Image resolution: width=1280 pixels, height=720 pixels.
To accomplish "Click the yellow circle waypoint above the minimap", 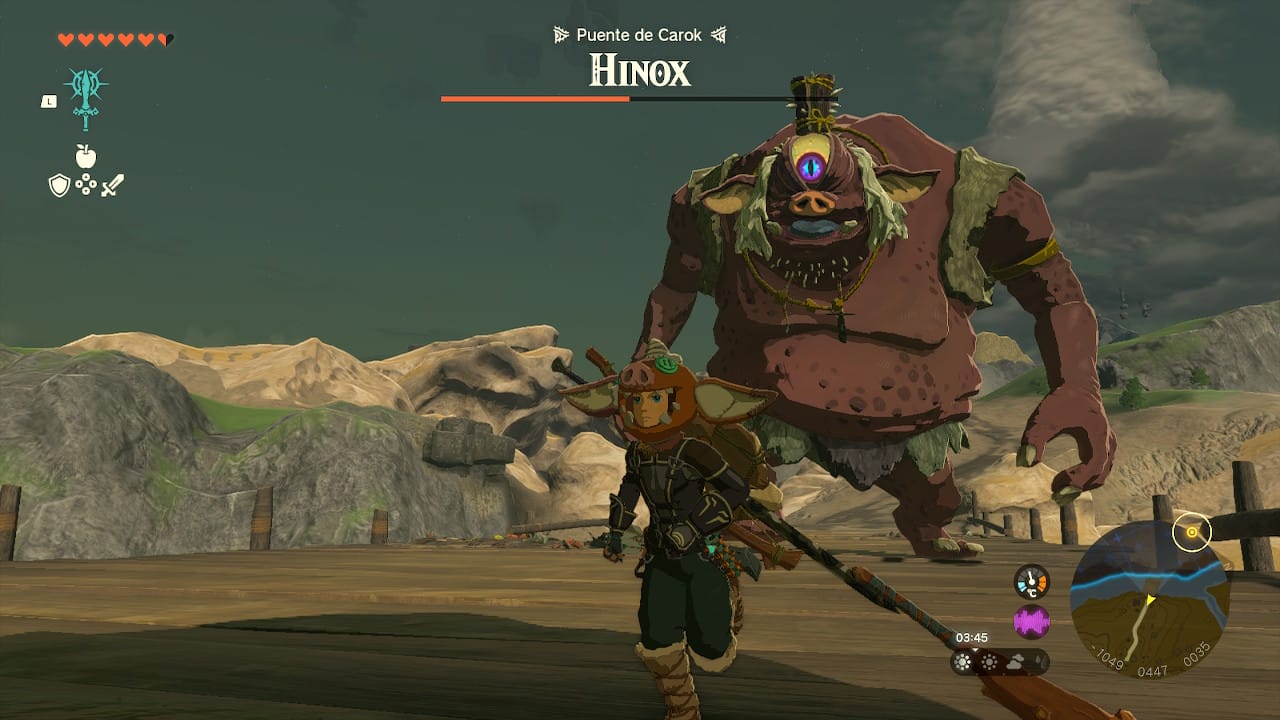I will pos(1192,532).
